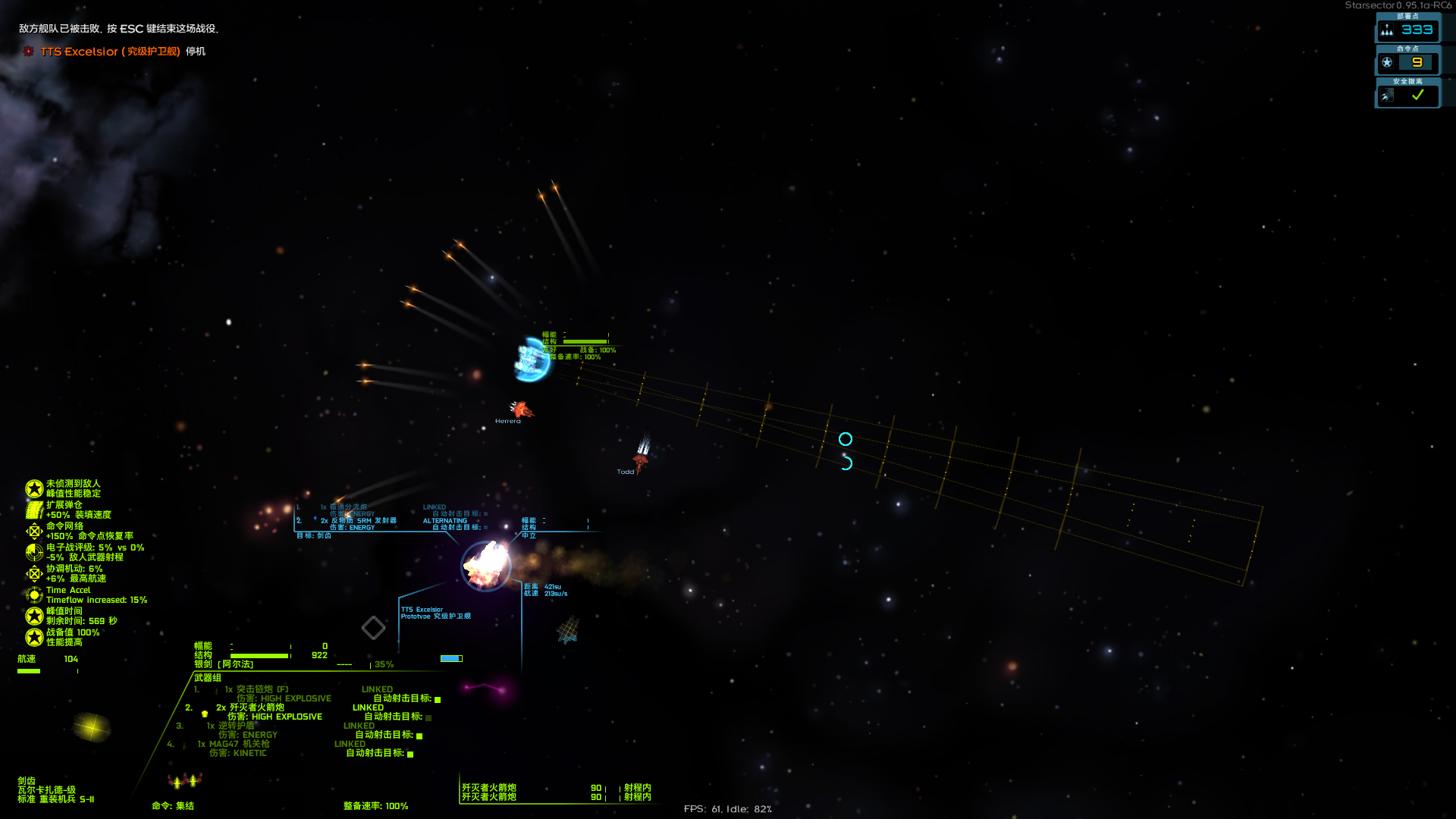Click the Time Accel status icon
1456x819 pixels.
pos(34,595)
